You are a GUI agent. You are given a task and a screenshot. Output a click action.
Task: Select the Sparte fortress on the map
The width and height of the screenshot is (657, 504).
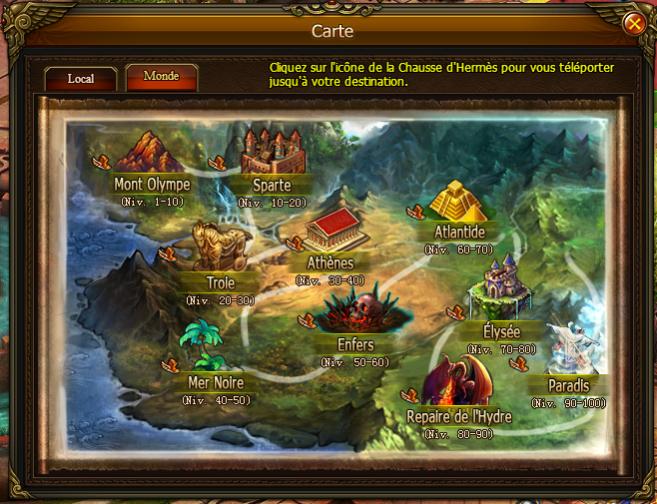272,152
